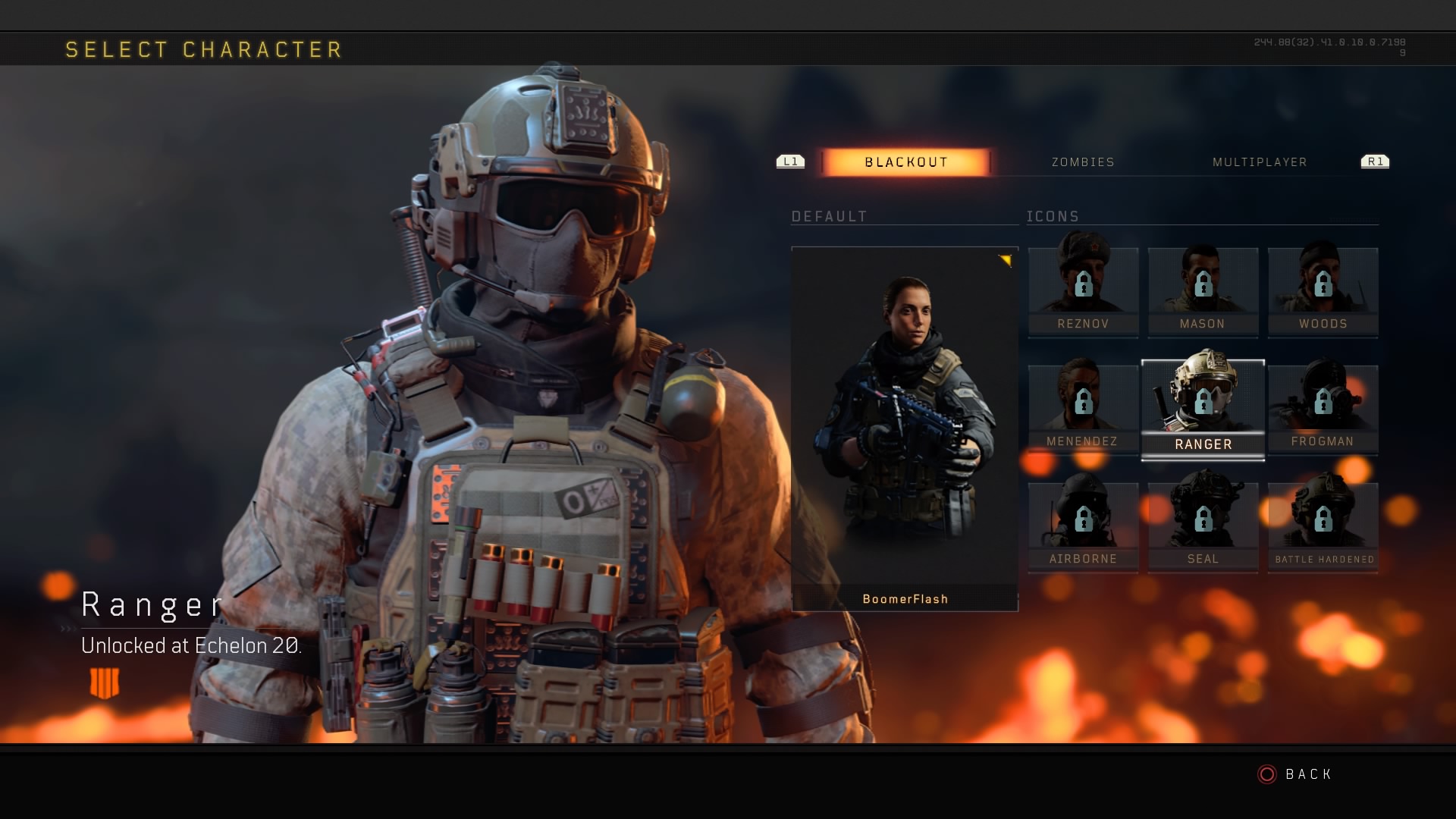Open the Zombies tab
This screenshot has width=1456, height=819.
(1083, 162)
